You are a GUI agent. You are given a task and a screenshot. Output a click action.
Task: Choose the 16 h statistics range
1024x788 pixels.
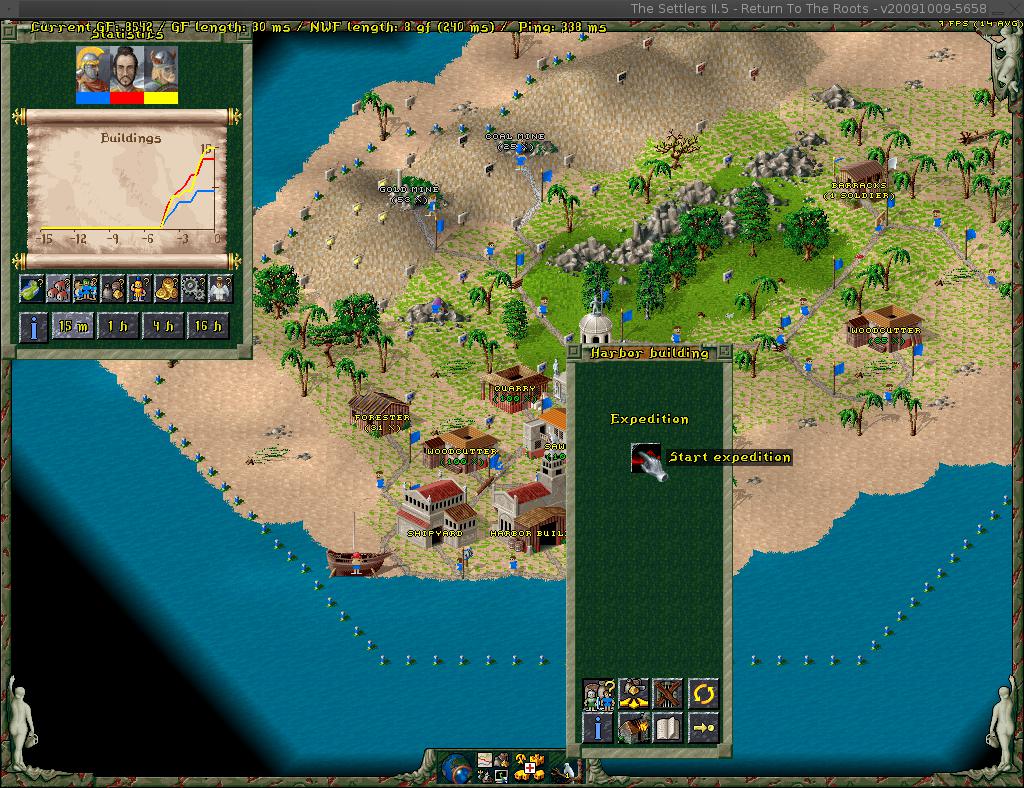coord(208,326)
